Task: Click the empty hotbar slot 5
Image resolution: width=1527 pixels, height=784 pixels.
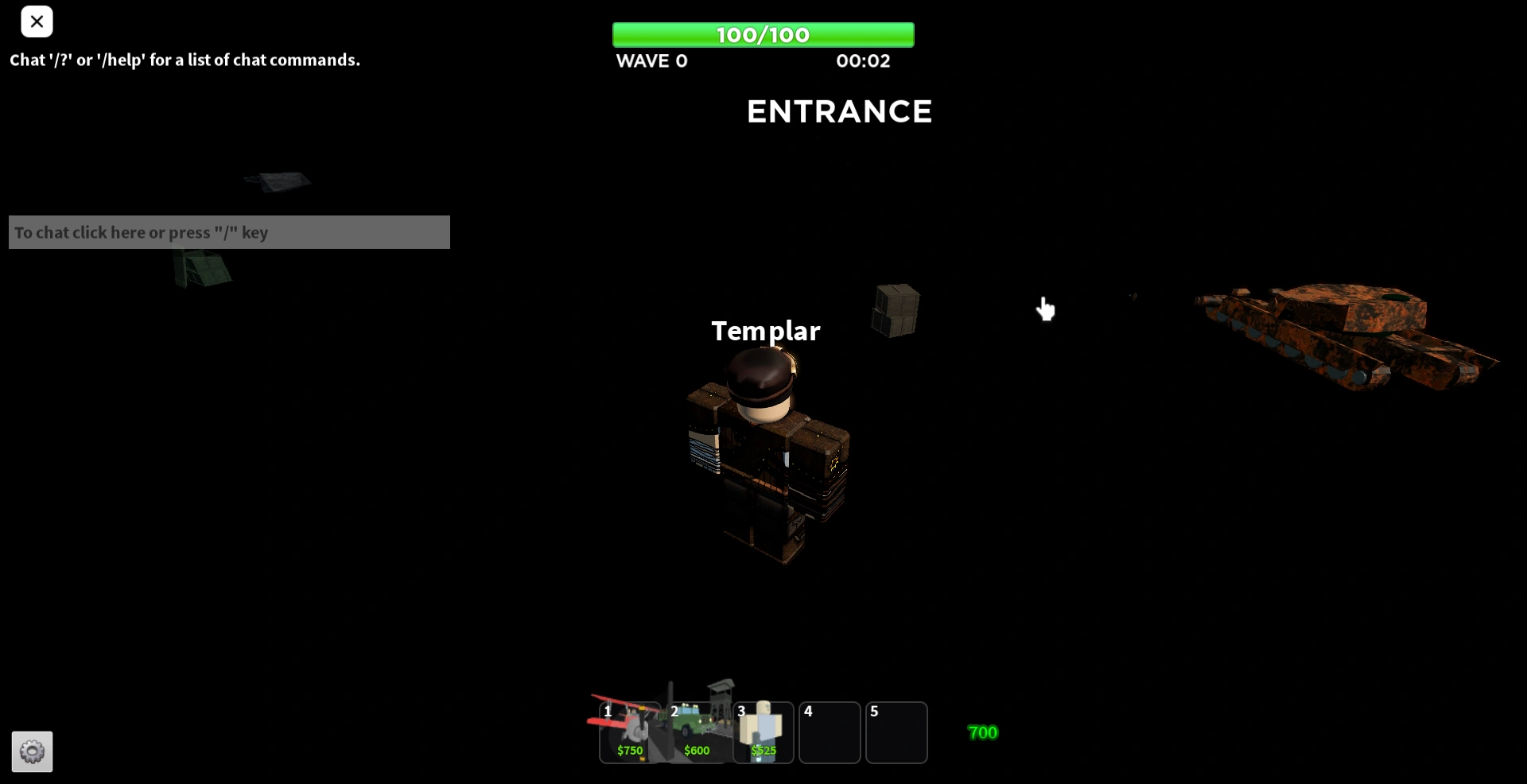Action: [x=897, y=732]
